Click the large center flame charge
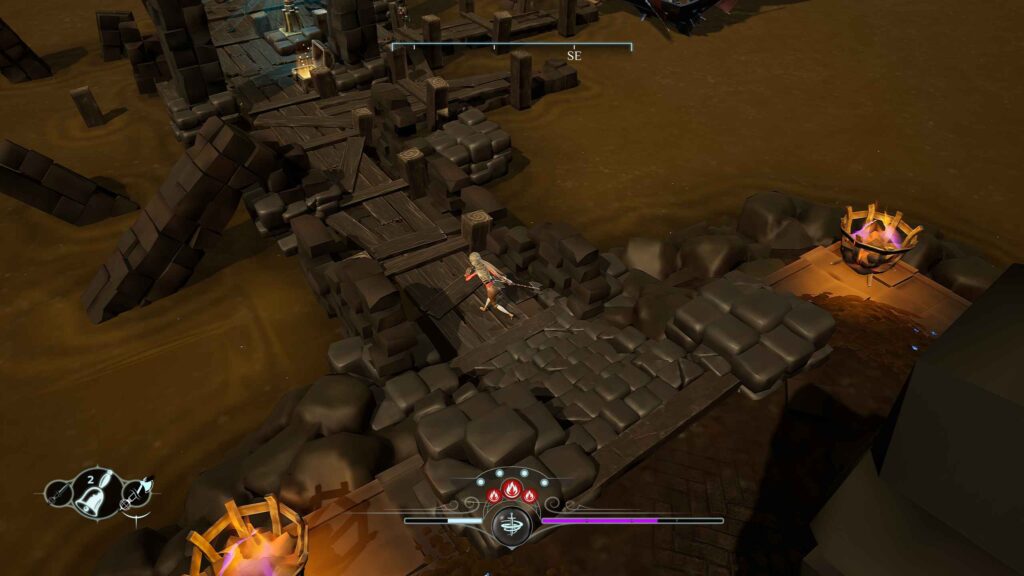1024x576 pixels. [511, 491]
